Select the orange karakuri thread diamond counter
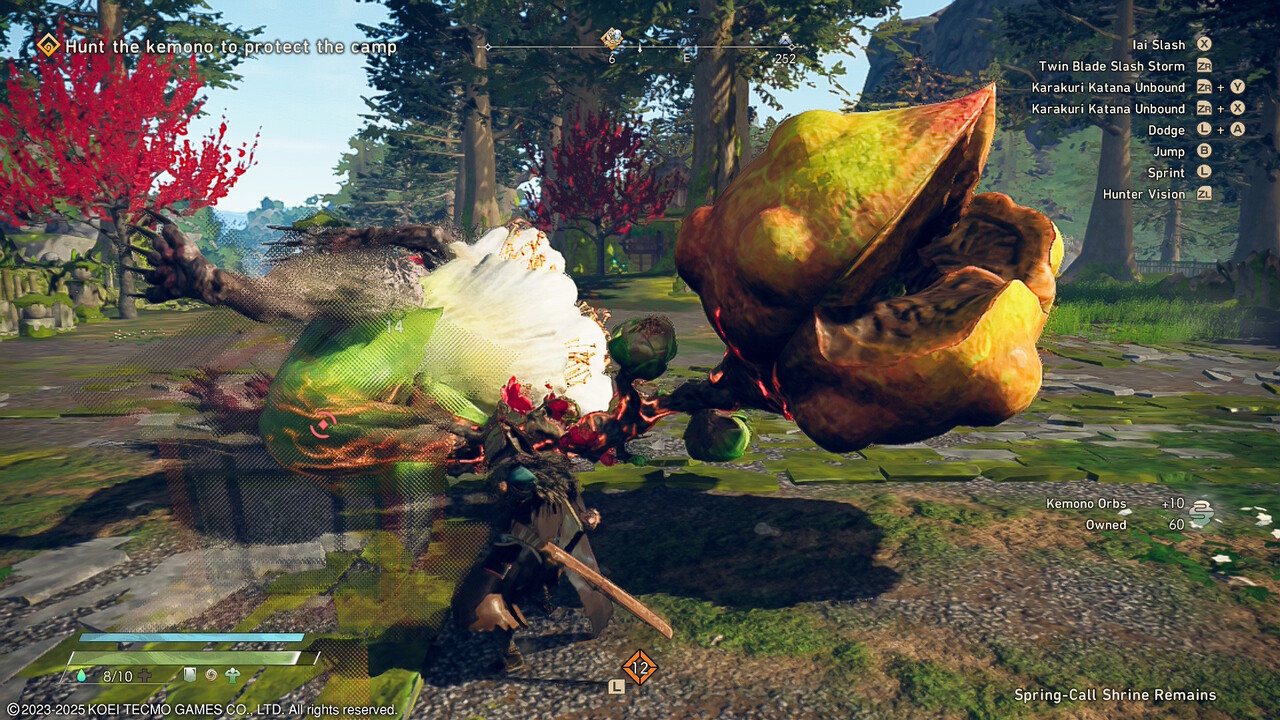This screenshot has height=720, width=1280. click(x=639, y=666)
